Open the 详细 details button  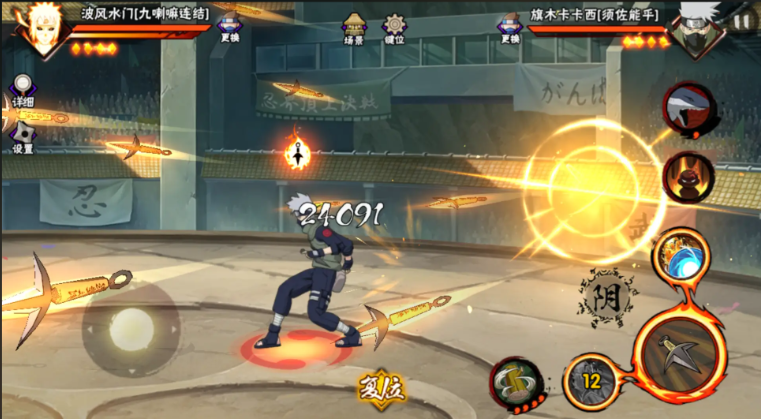[x=22, y=90]
